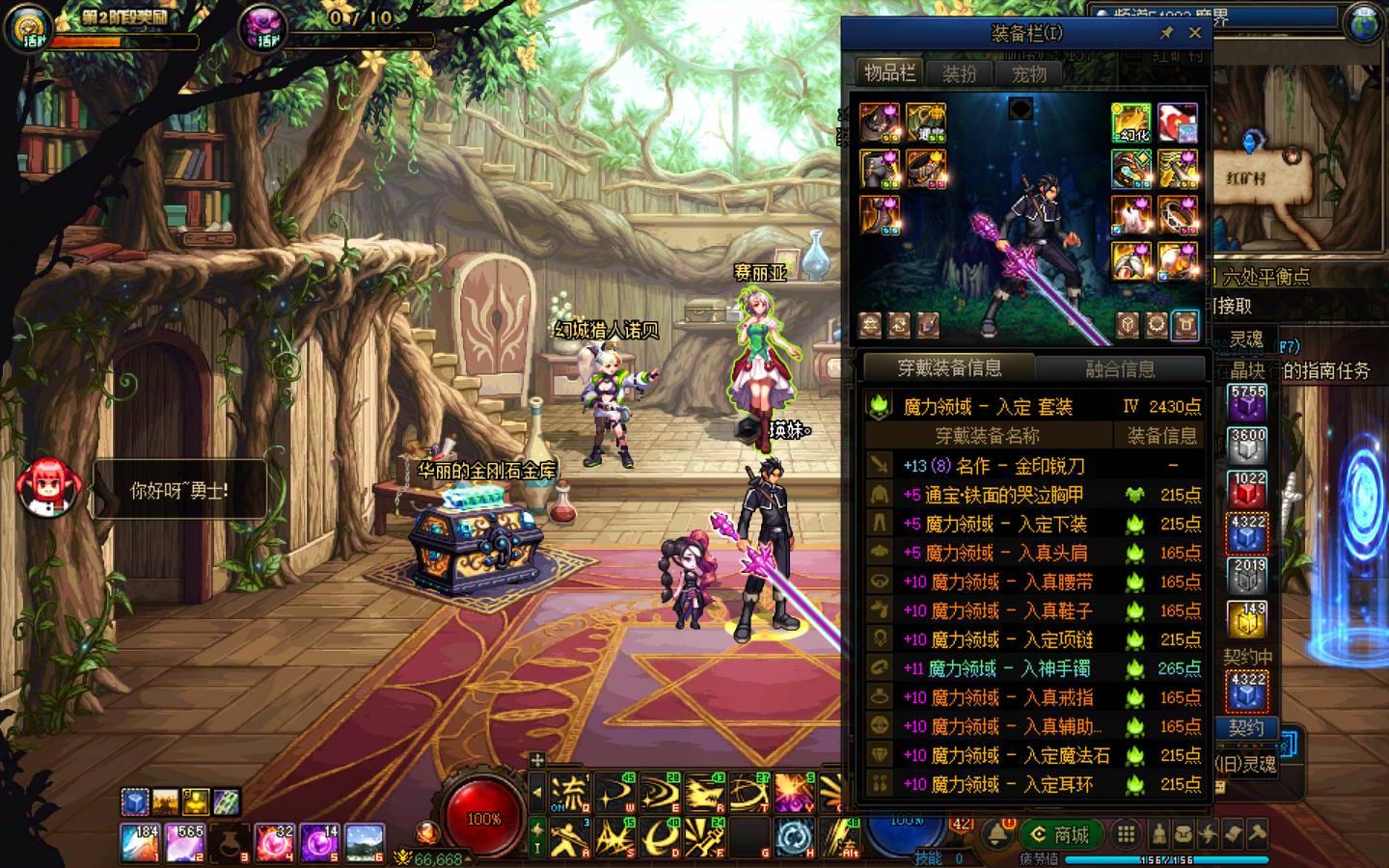Switch to the 物品栏 tab

pos(889,73)
